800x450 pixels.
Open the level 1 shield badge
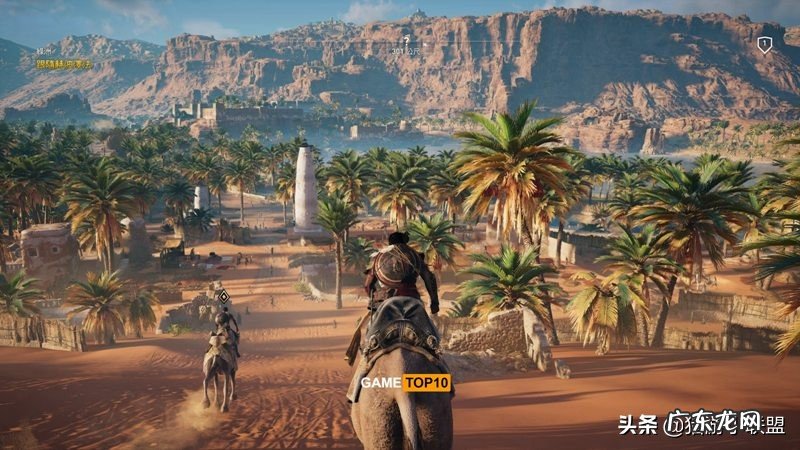click(x=764, y=44)
